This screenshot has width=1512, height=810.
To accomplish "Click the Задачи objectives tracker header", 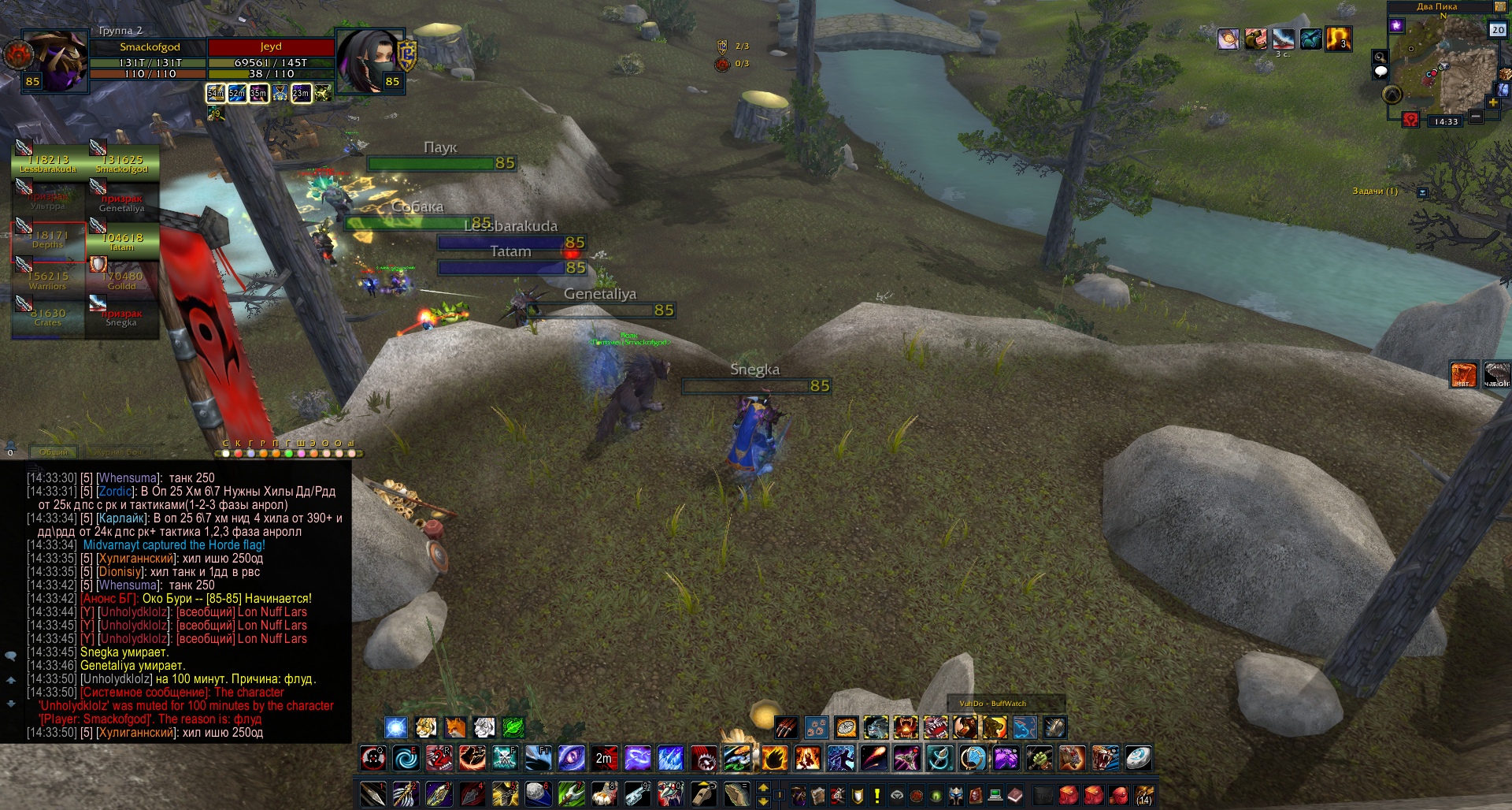I will tap(1374, 191).
